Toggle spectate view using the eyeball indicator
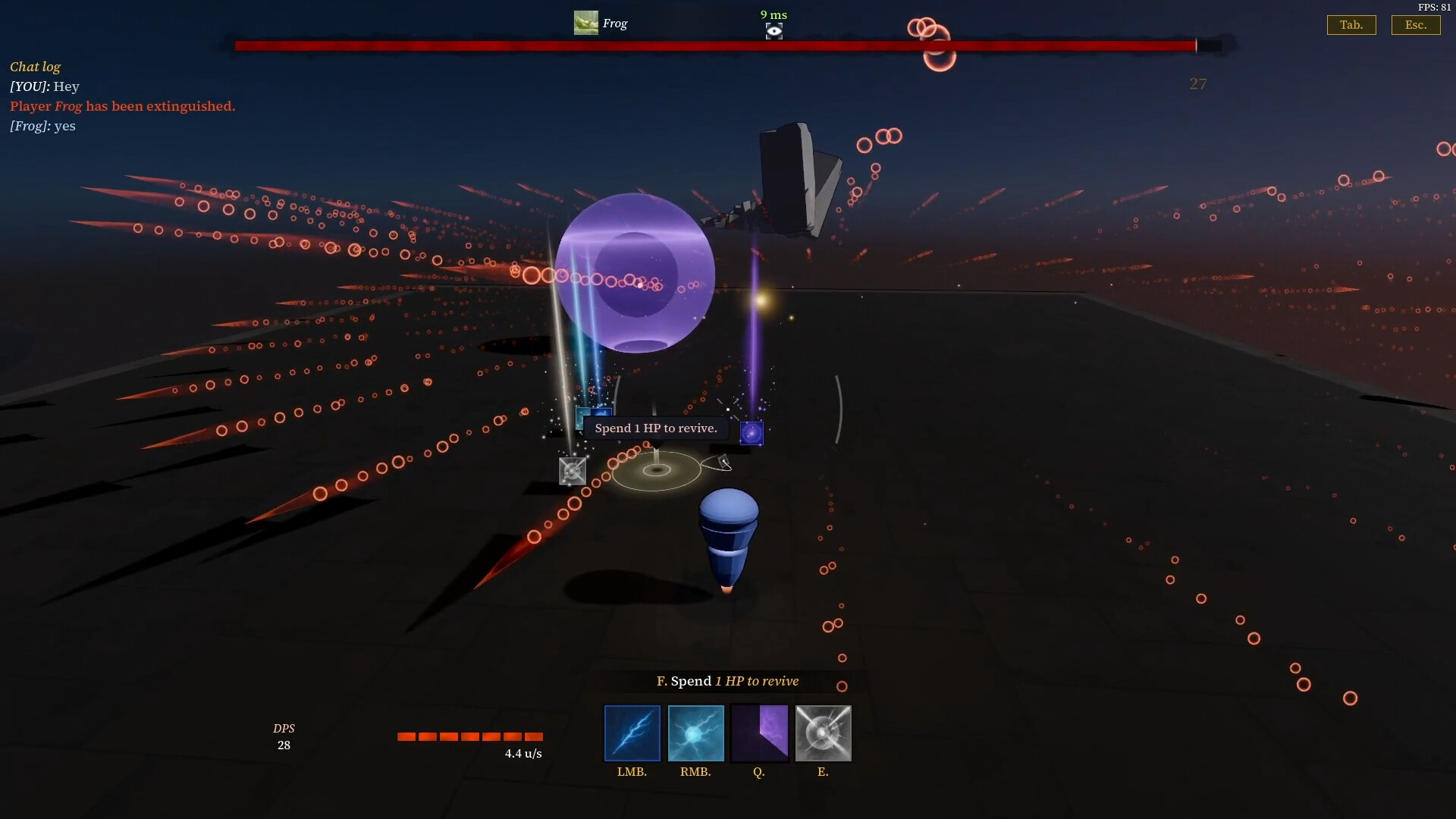The width and height of the screenshot is (1456, 819). click(773, 31)
